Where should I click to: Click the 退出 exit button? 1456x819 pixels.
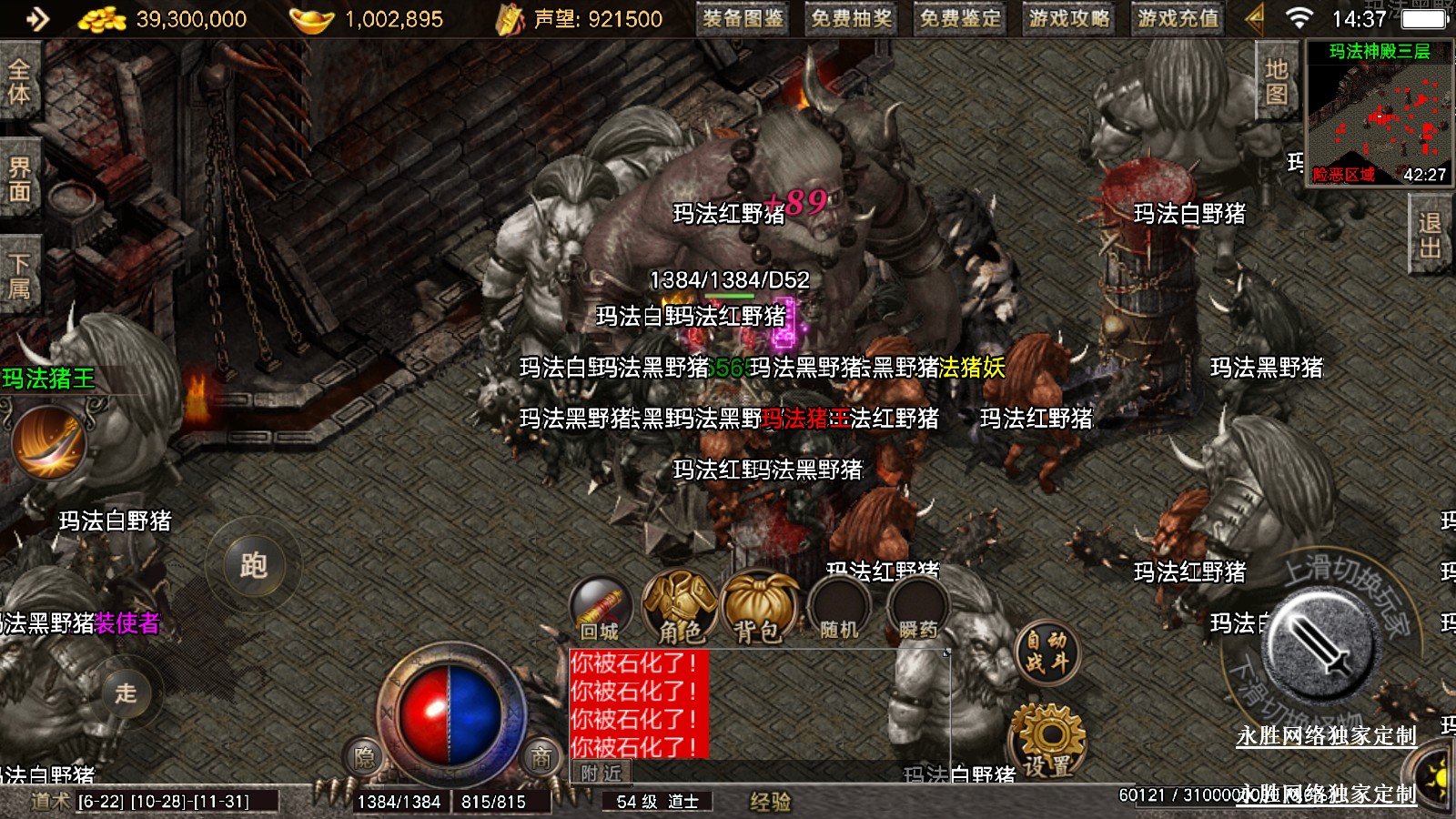click(x=1430, y=236)
